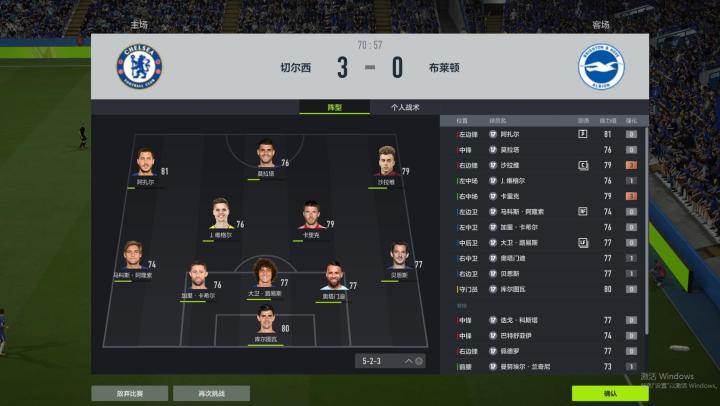Choose 奥塔门迪 portrait on the pitch
Image resolution: width=720 pixels, height=406 pixels.
[333, 278]
